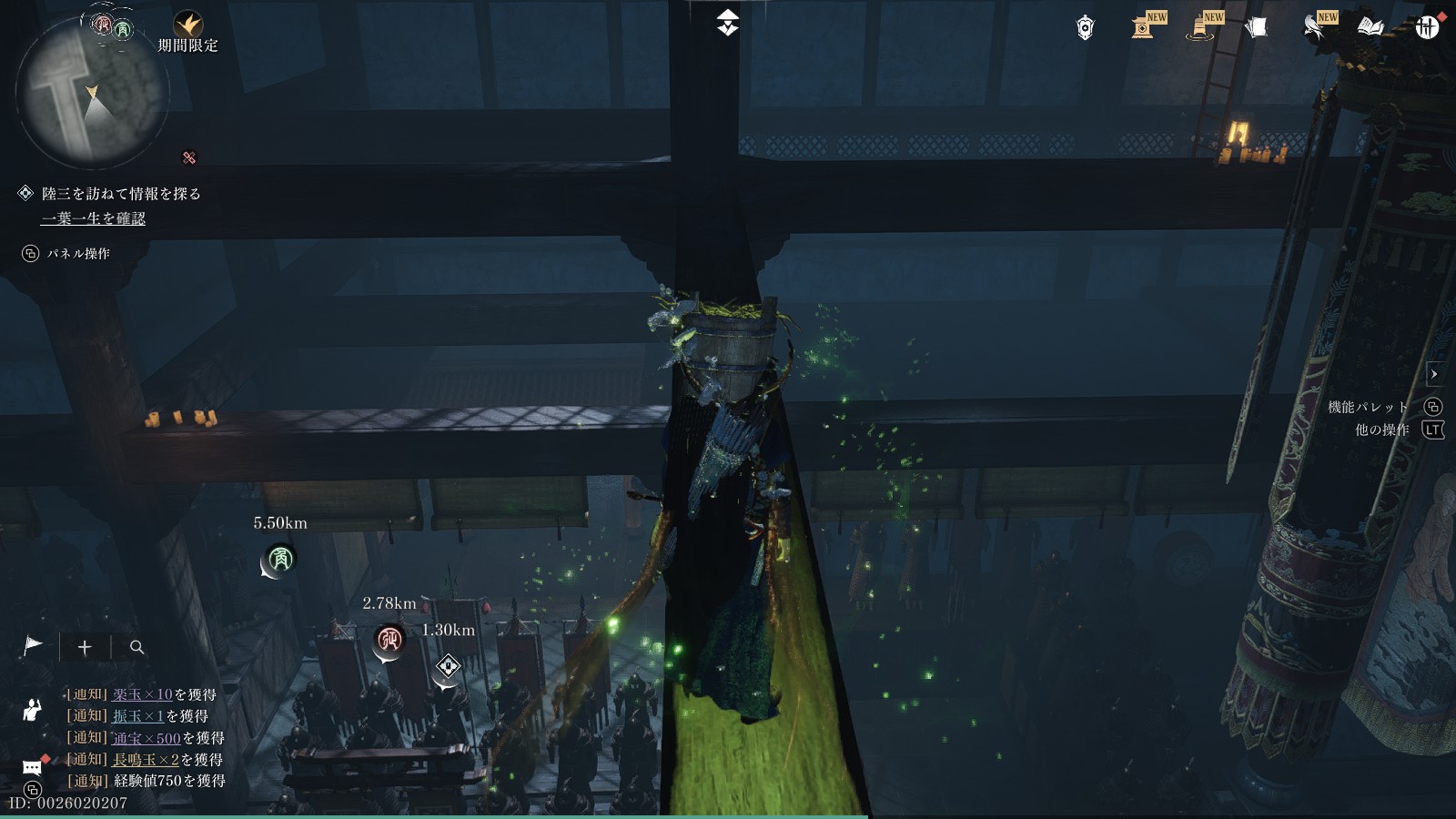This screenshot has height=819, width=1456.
Task: Open the character emote figure icon
Action: 33,709
